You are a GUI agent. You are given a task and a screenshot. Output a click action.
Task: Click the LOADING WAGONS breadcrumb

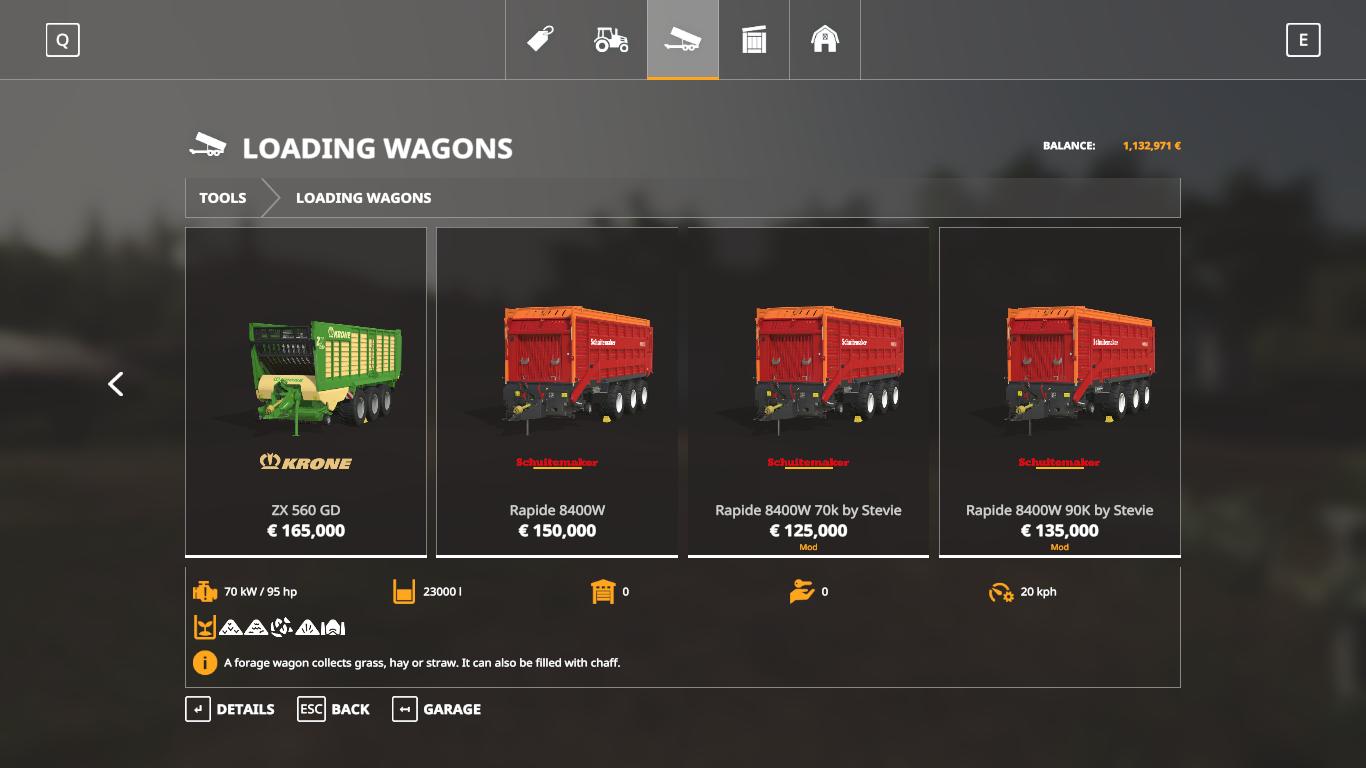[x=363, y=198]
